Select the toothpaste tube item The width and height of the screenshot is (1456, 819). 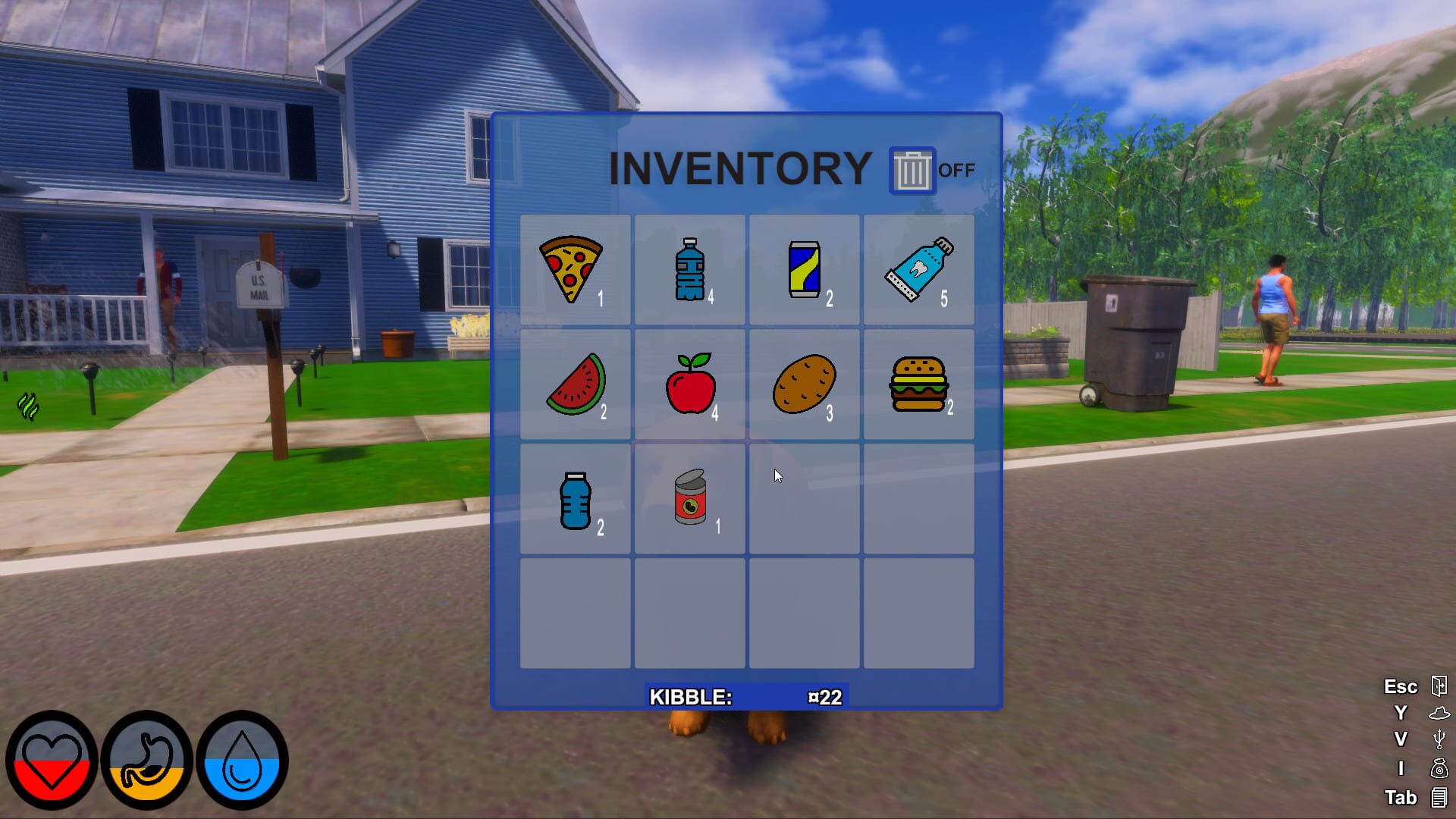919,269
